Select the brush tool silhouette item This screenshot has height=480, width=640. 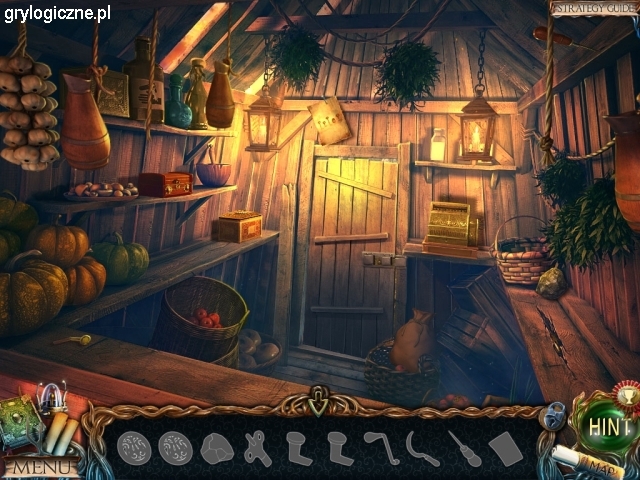click(464, 447)
